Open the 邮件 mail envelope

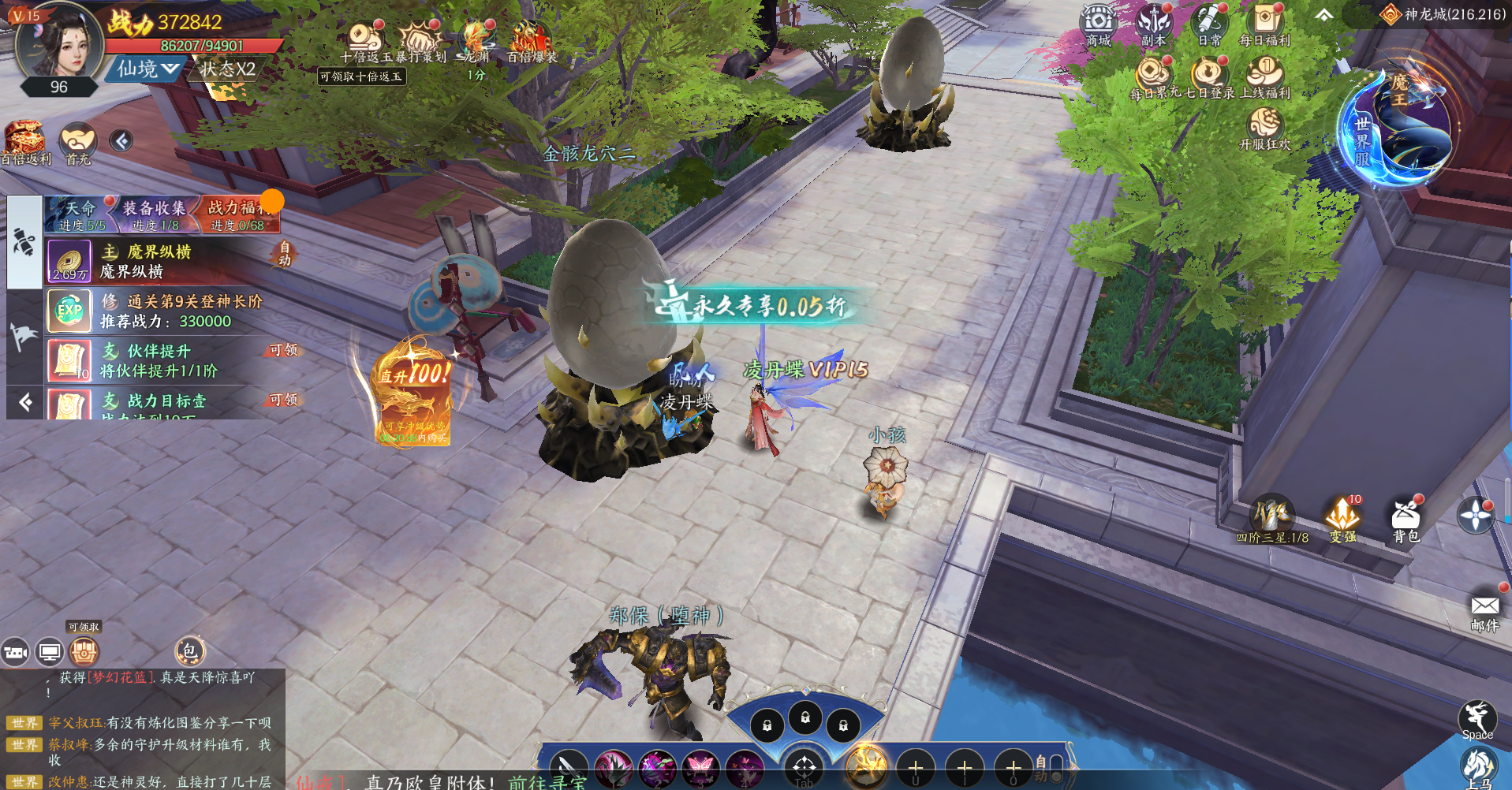[x=1484, y=609]
